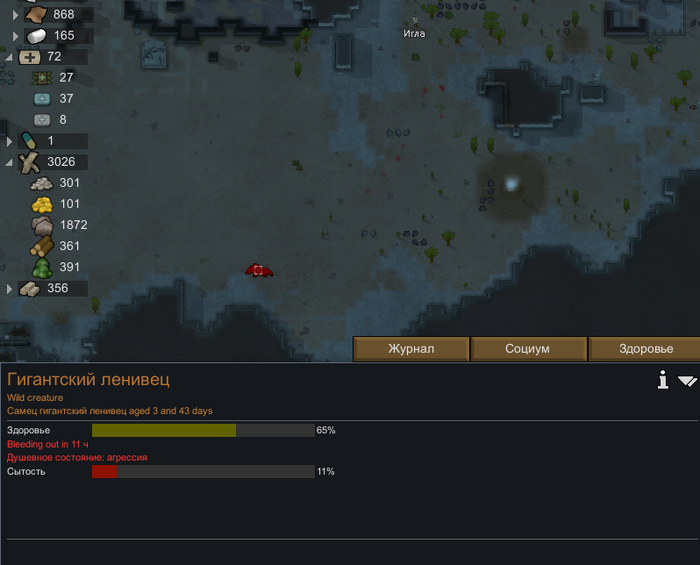Open the Здоровье tab
This screenshot has width=700, height=565.
645,349
